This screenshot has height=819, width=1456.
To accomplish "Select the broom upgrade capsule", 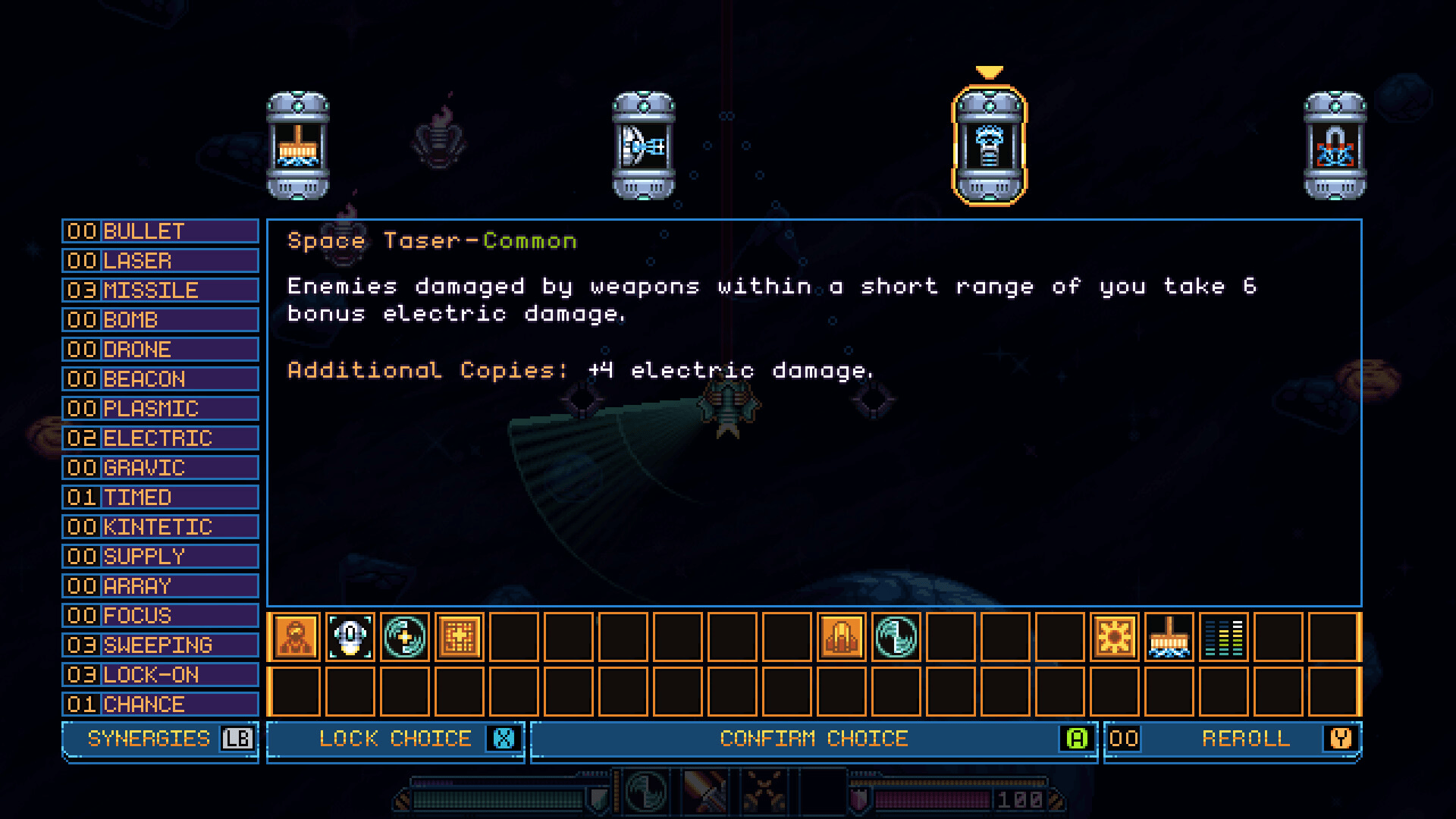I will click(297, 146).
